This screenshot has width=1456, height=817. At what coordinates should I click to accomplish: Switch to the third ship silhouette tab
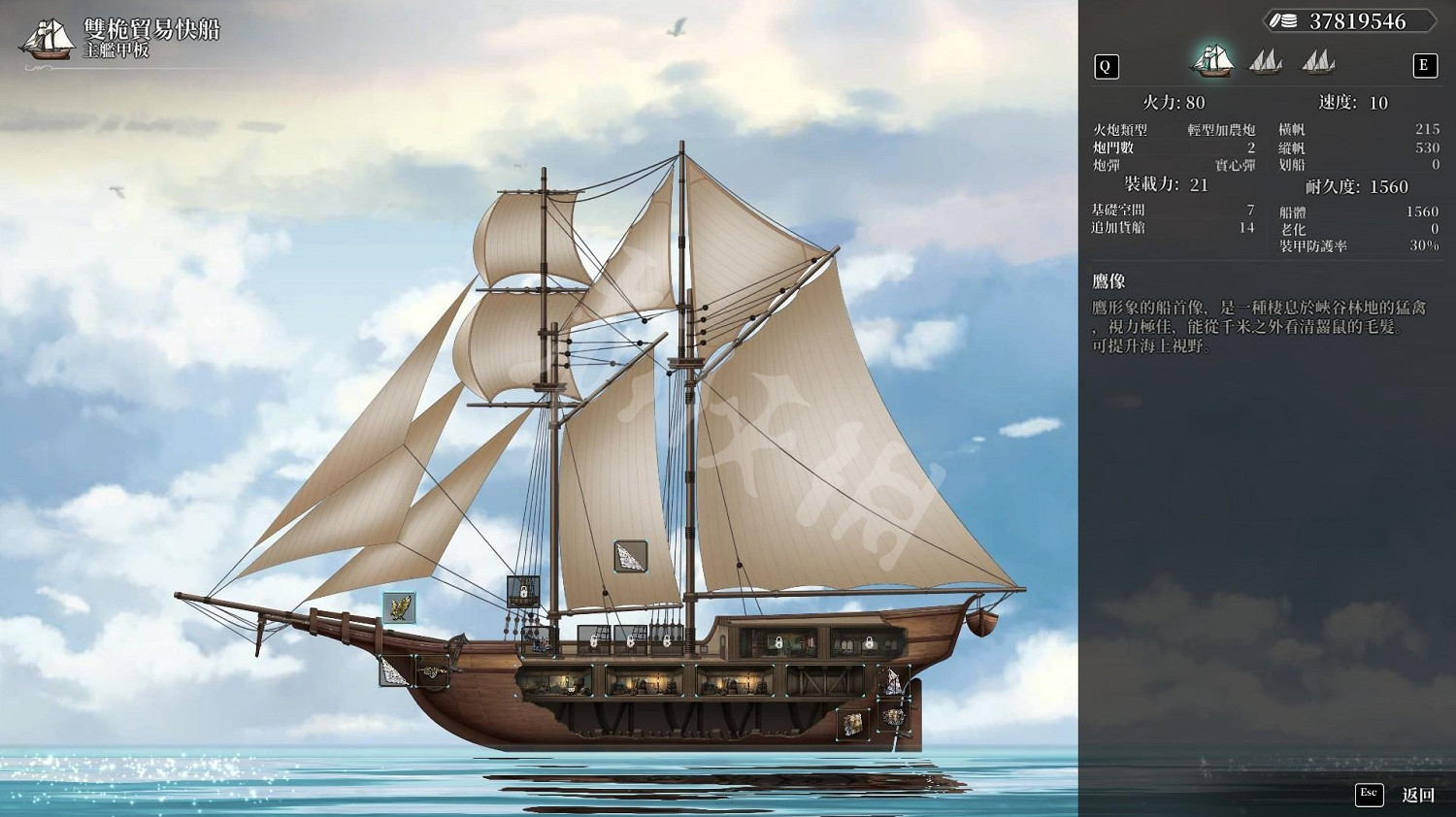pos(1318,62)
